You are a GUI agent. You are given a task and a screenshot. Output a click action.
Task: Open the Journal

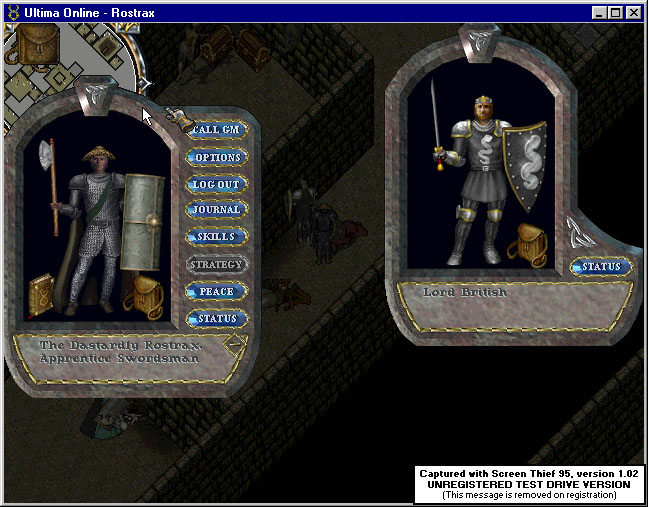pos(216,210)
